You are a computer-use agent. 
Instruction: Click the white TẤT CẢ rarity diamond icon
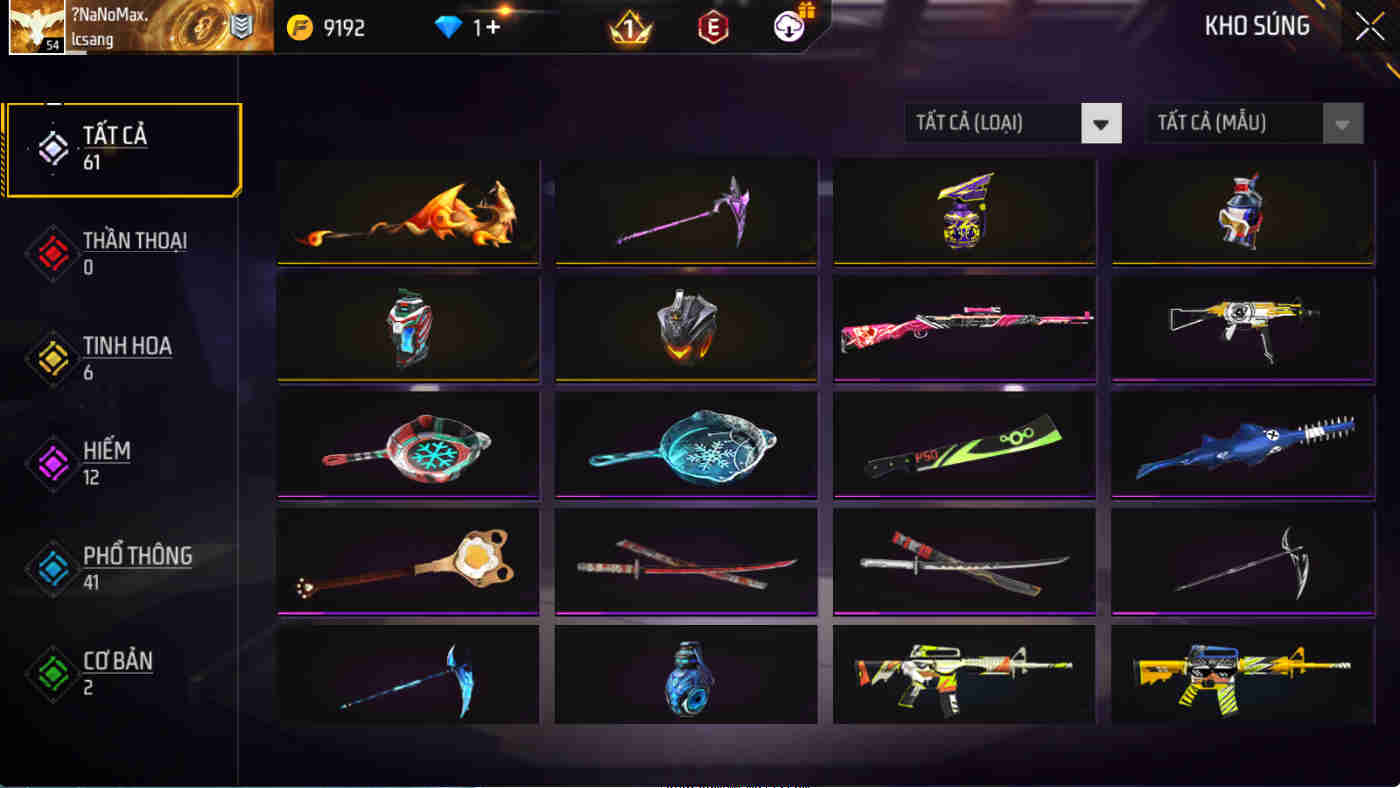[52, 148]
